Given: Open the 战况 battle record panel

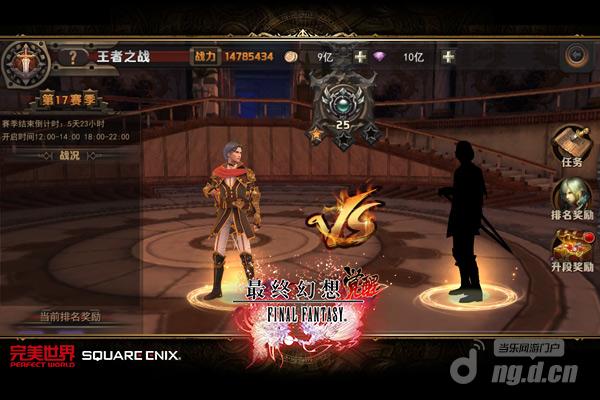Looking at the screenshot, I should pyautogui.click(x=69, y=155).
